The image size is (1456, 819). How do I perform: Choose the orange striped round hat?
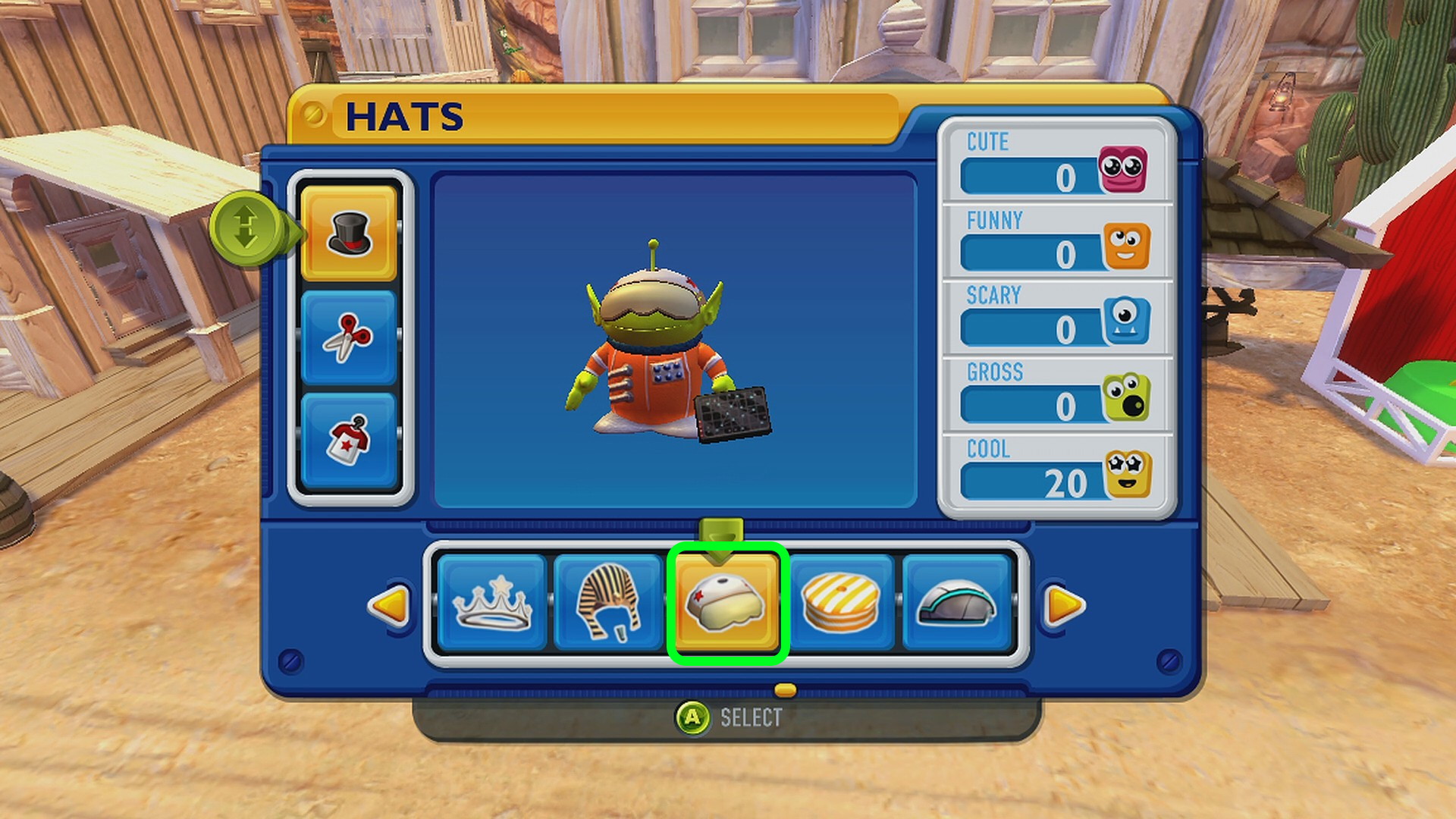coord(841,604)
